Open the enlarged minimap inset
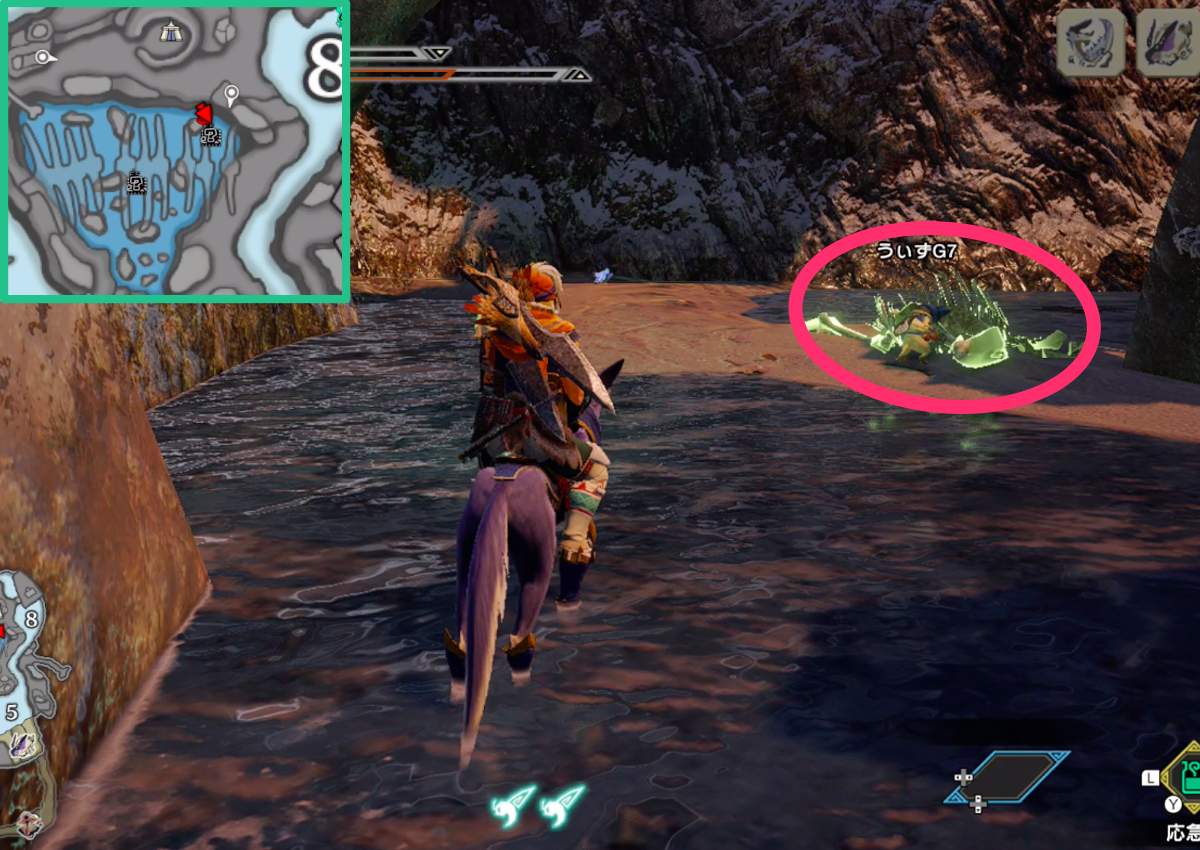1200x850 pixels. tap(175, 150)
